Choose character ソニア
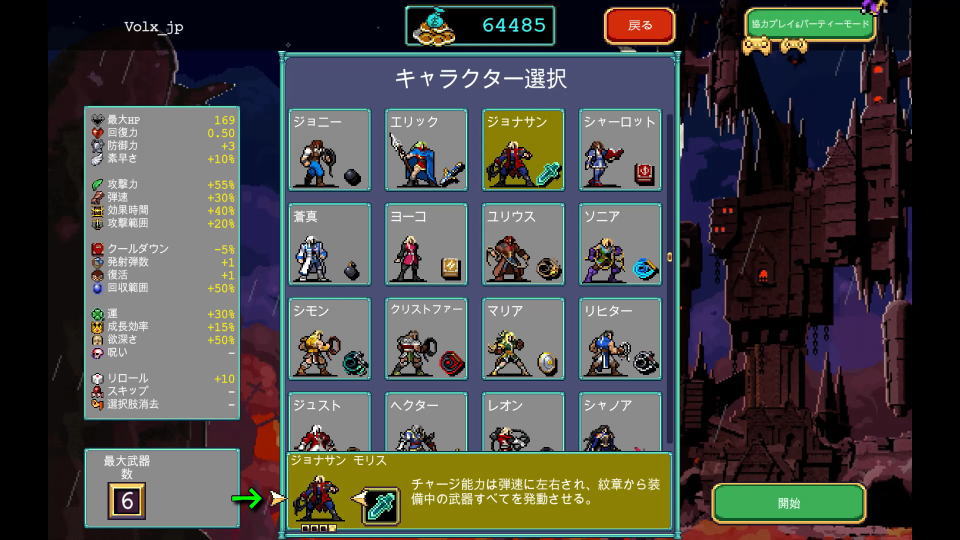The height and width of the screenshot is (540, 960). pyautogui.click(x=620, y=245)
